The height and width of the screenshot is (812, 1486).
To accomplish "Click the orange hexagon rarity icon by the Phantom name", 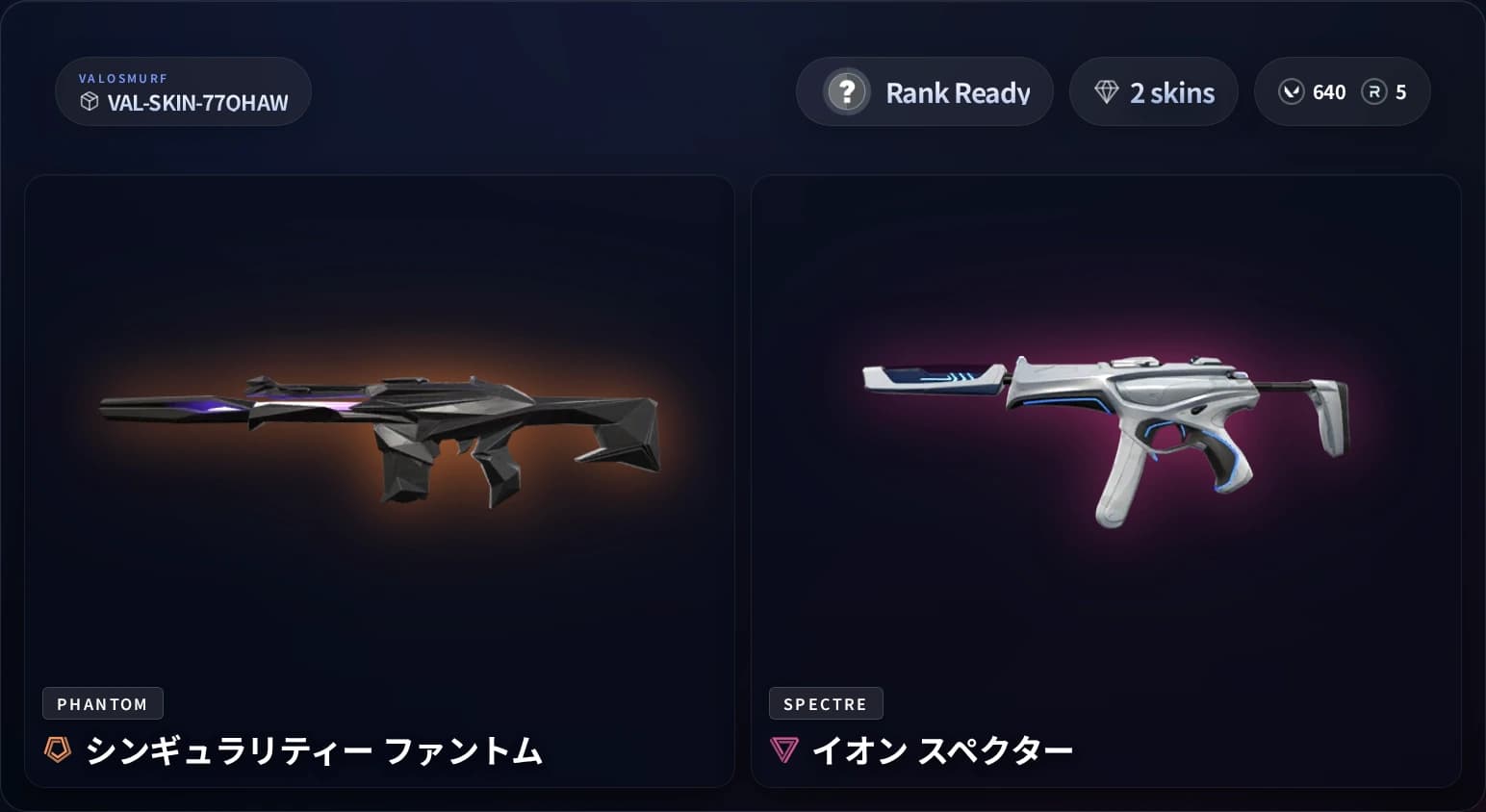I will [x=57, y=749].
